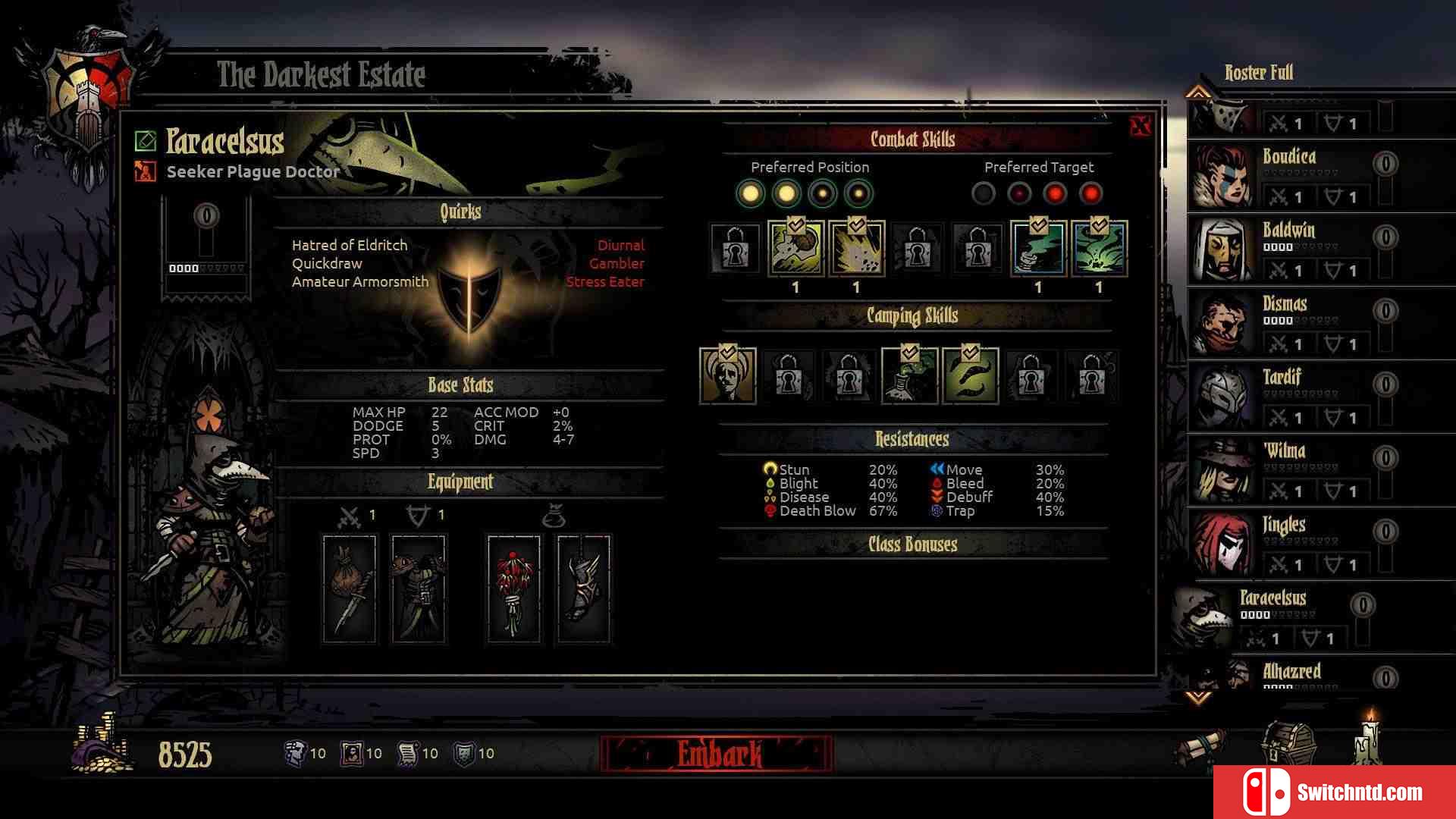Viewport: 1456px width, 819px height.
Task: Select Boudica in the roster list
Action: 1289,174
